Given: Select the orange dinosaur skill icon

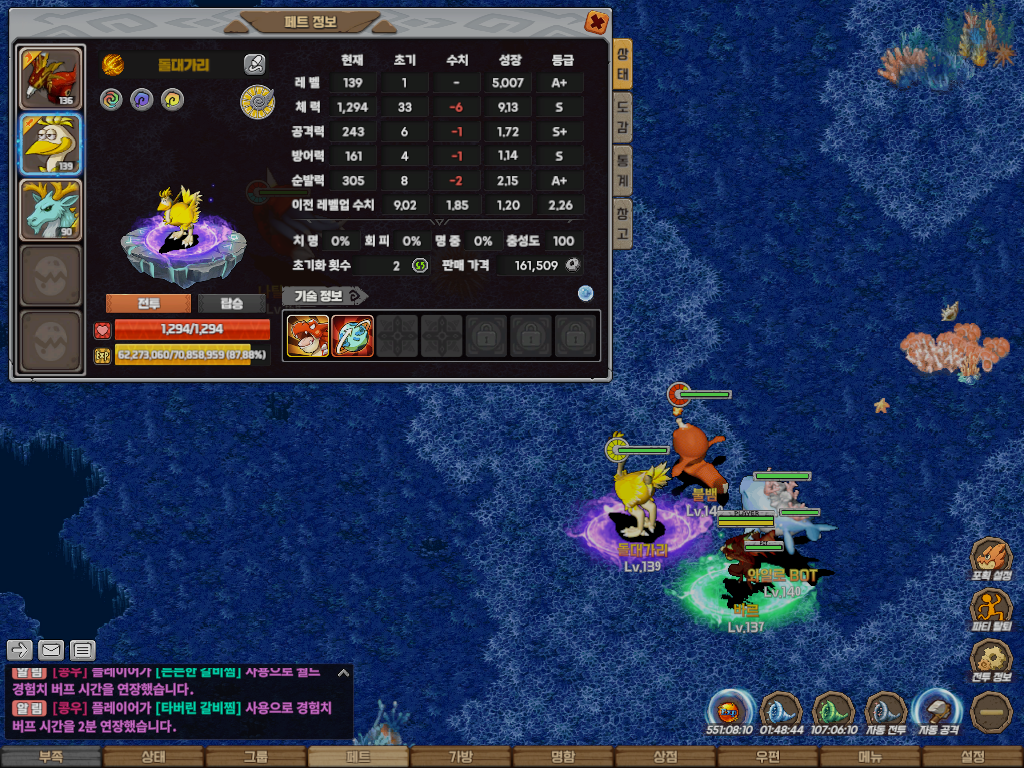Looking at the screenshot, I should coord(307,336).
